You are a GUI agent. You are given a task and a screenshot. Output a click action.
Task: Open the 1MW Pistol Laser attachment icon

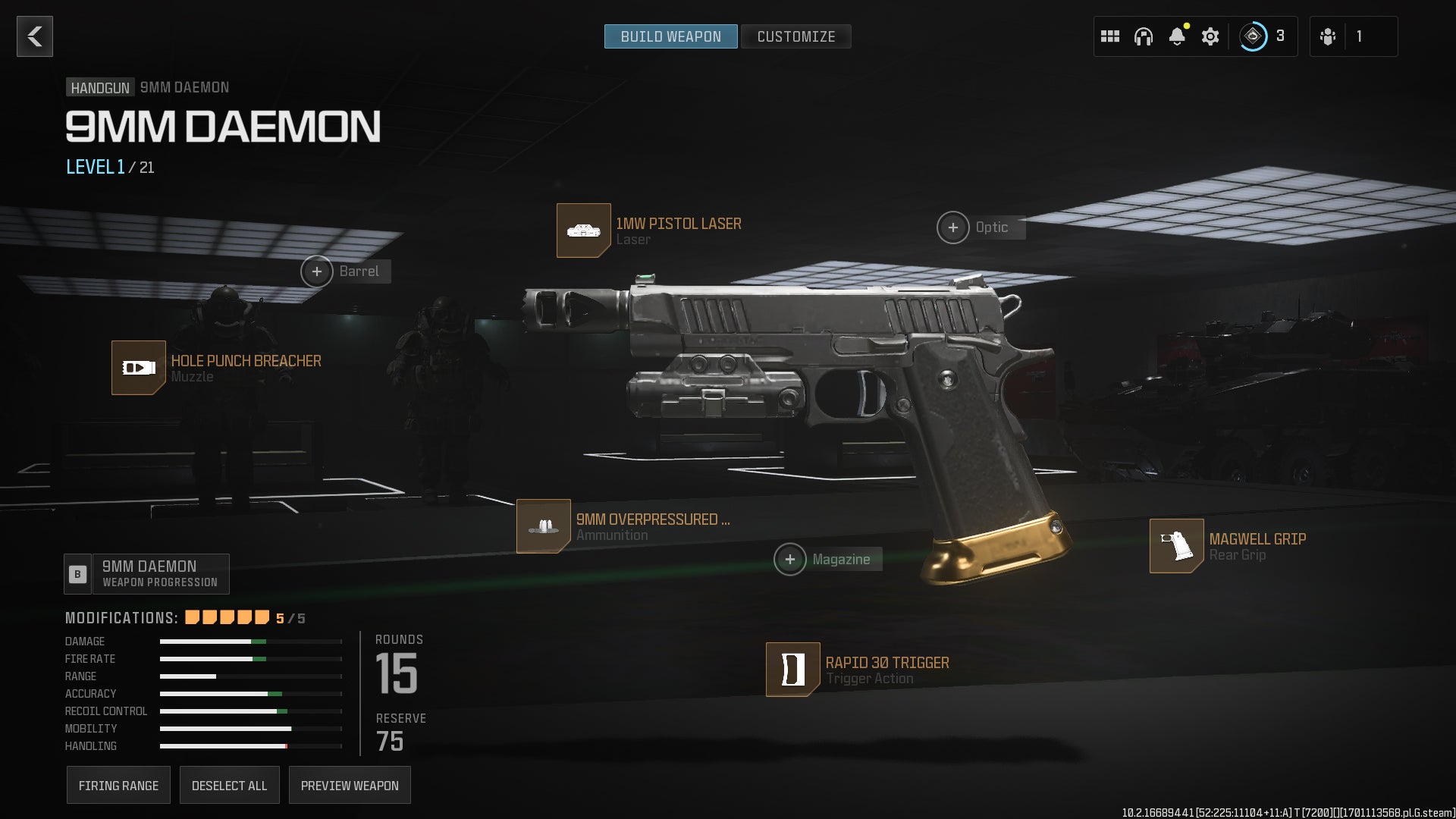[584, 231]
